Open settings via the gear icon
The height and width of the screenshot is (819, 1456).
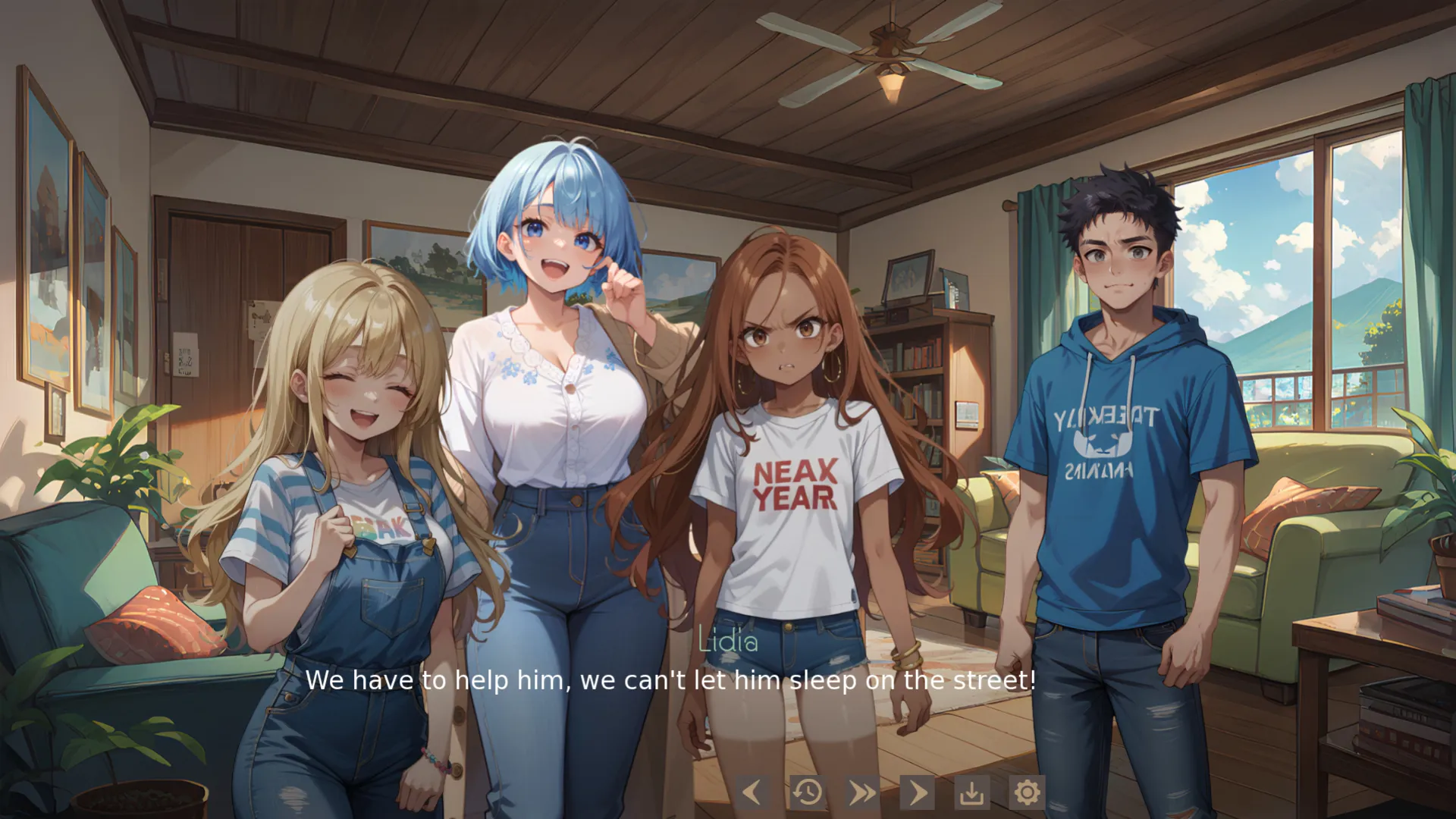[1027, 792]
